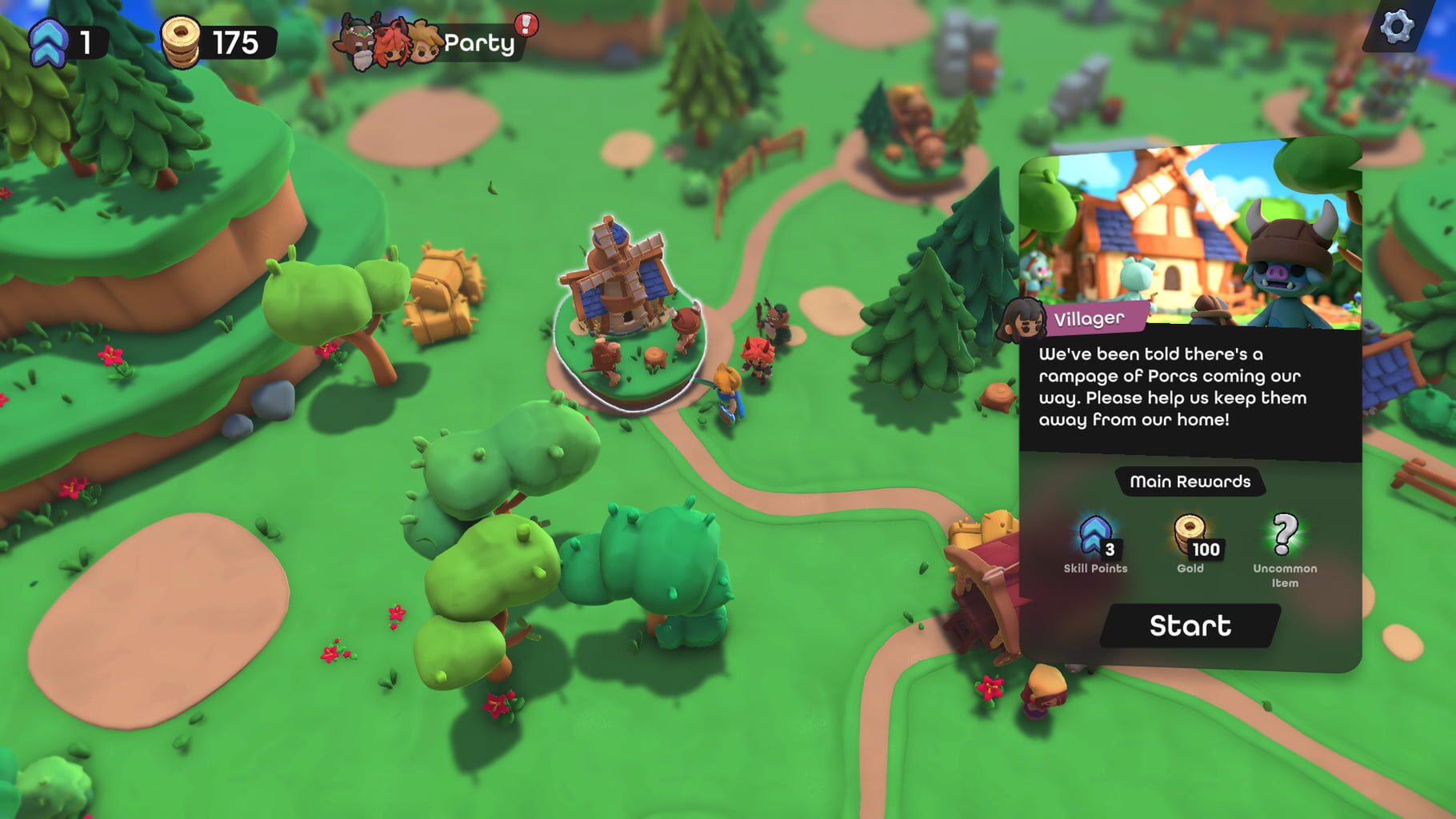Click the Party label in the top bar
The image size is (1456, 819).
(x=480, y=42)
